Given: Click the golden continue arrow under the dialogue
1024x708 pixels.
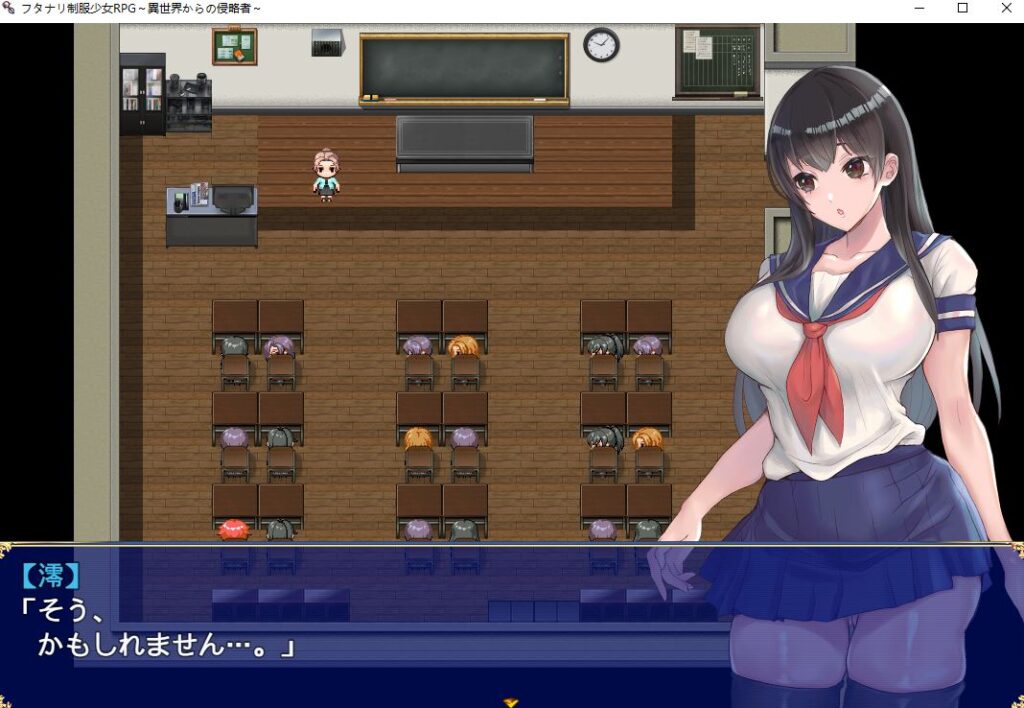Looking at the screenshot, I should pyautogui.click(x=511, y=702).
